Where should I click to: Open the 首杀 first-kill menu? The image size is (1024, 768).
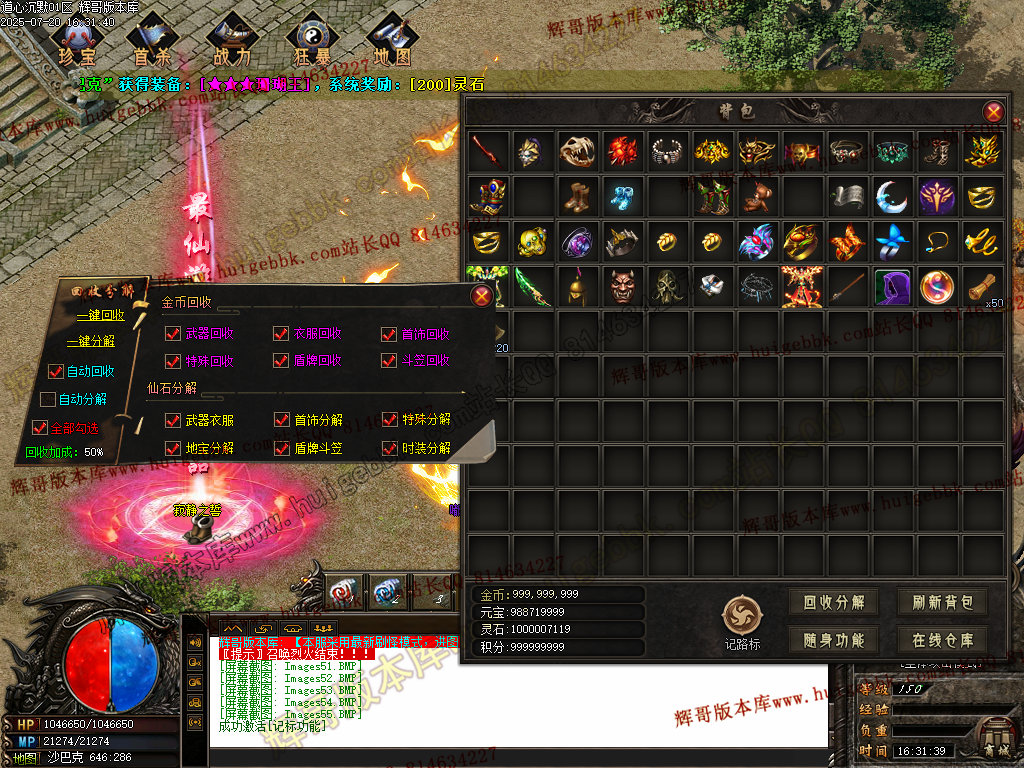click(x=153, y=40)
